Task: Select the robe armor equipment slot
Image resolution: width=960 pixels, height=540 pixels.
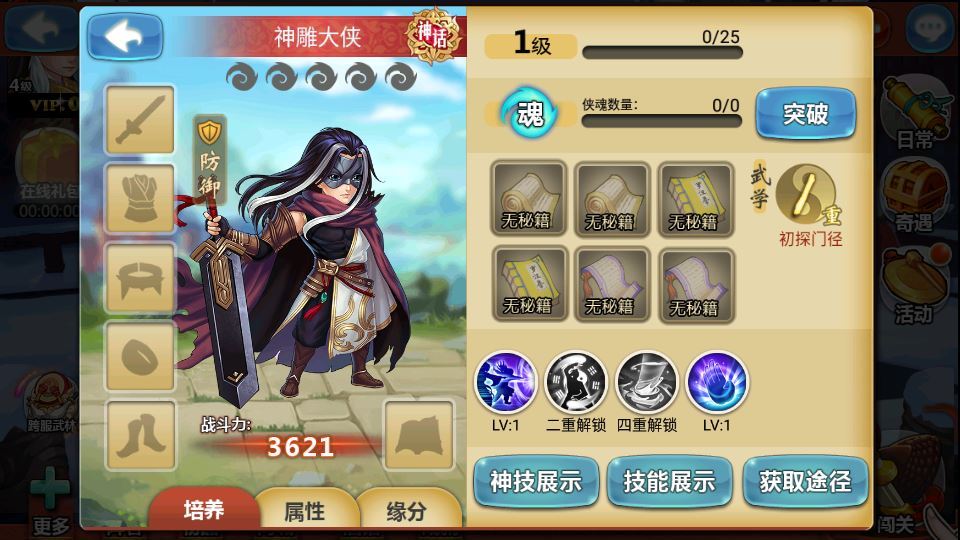Action: coord(140,199)
